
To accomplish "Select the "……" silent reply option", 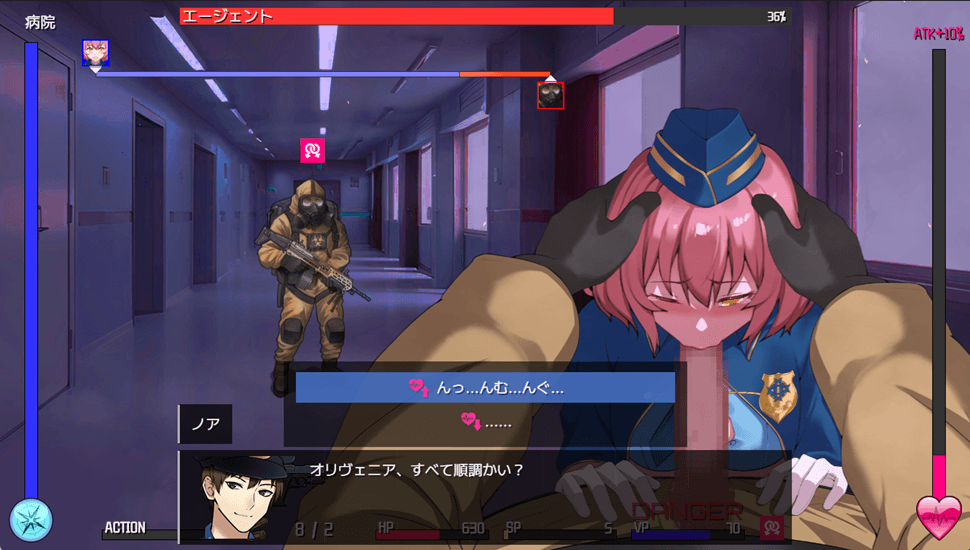I will tap(485, 422).
